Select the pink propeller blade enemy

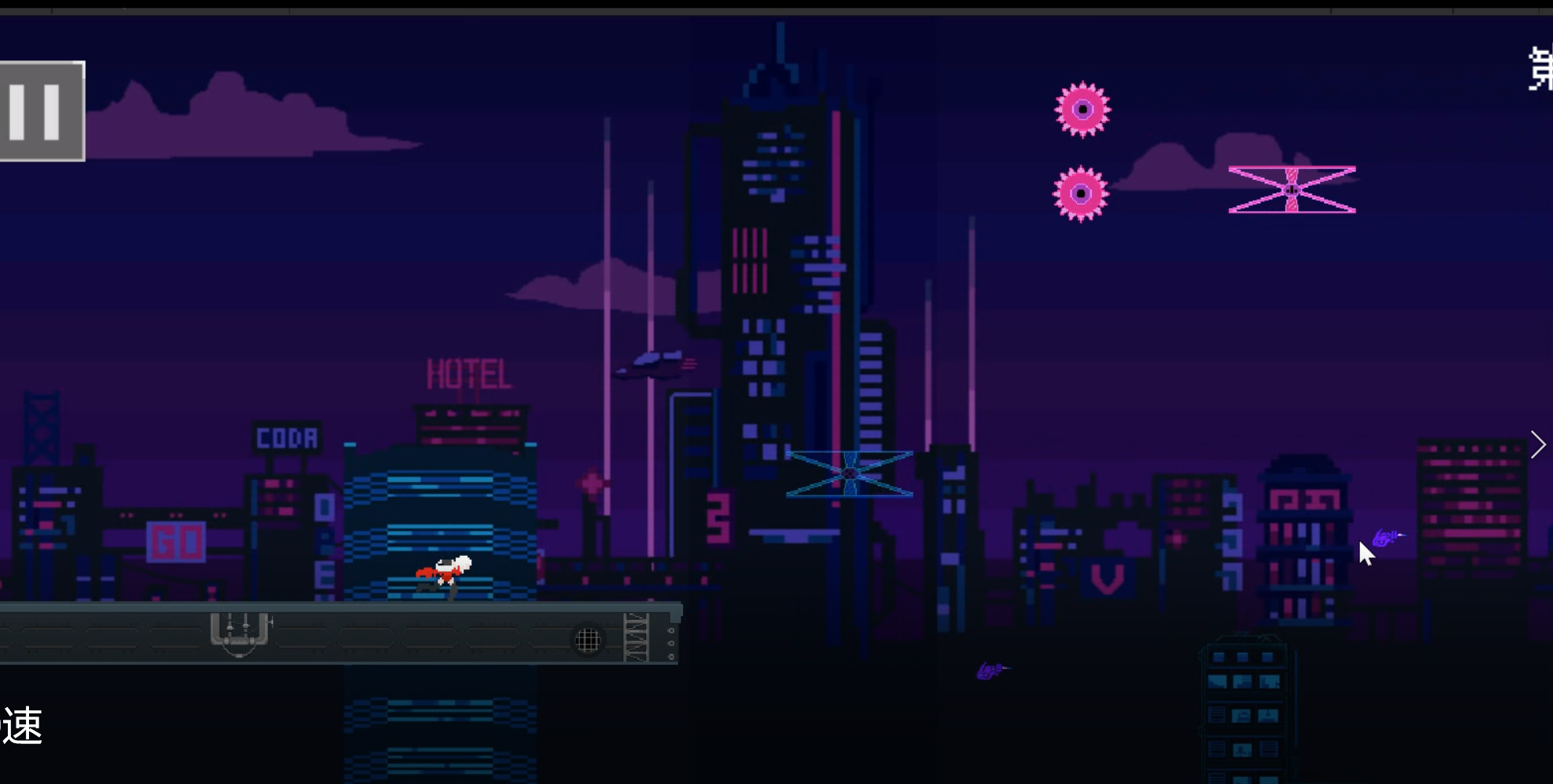[1292, 188]
